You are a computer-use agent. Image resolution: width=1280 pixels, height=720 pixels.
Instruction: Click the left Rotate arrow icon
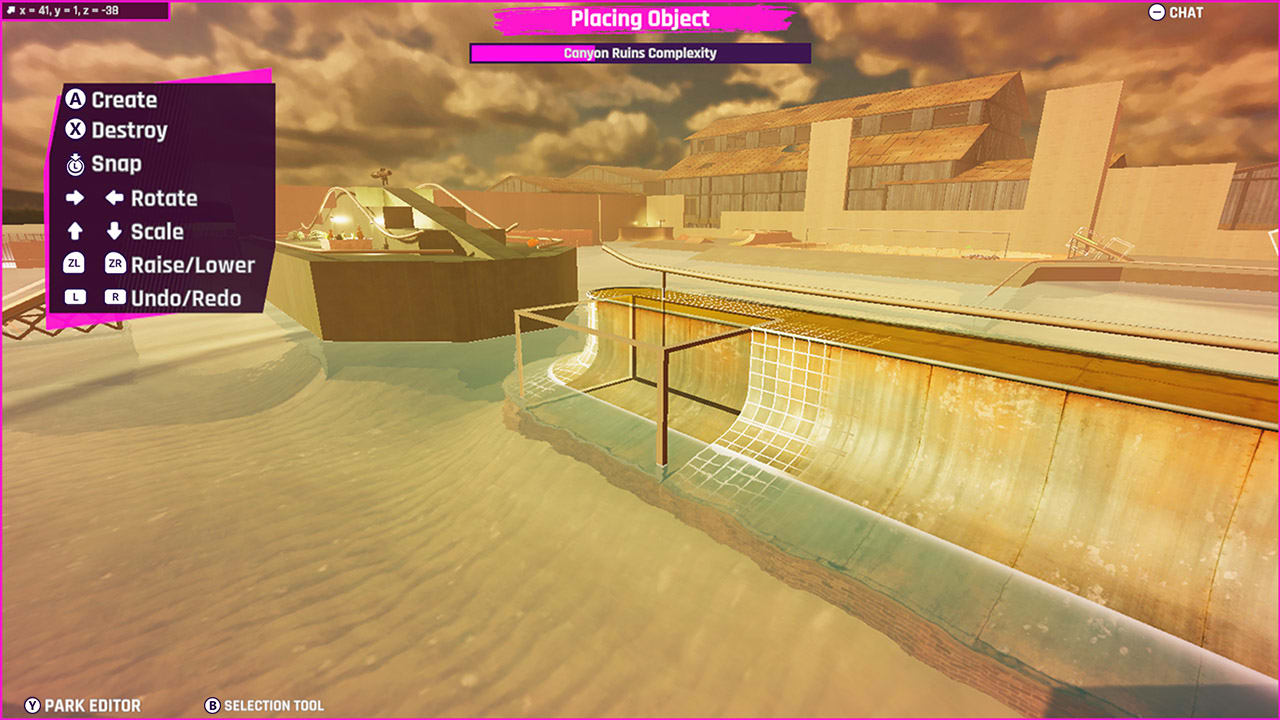pyautogui.click(x=113, y=198)
